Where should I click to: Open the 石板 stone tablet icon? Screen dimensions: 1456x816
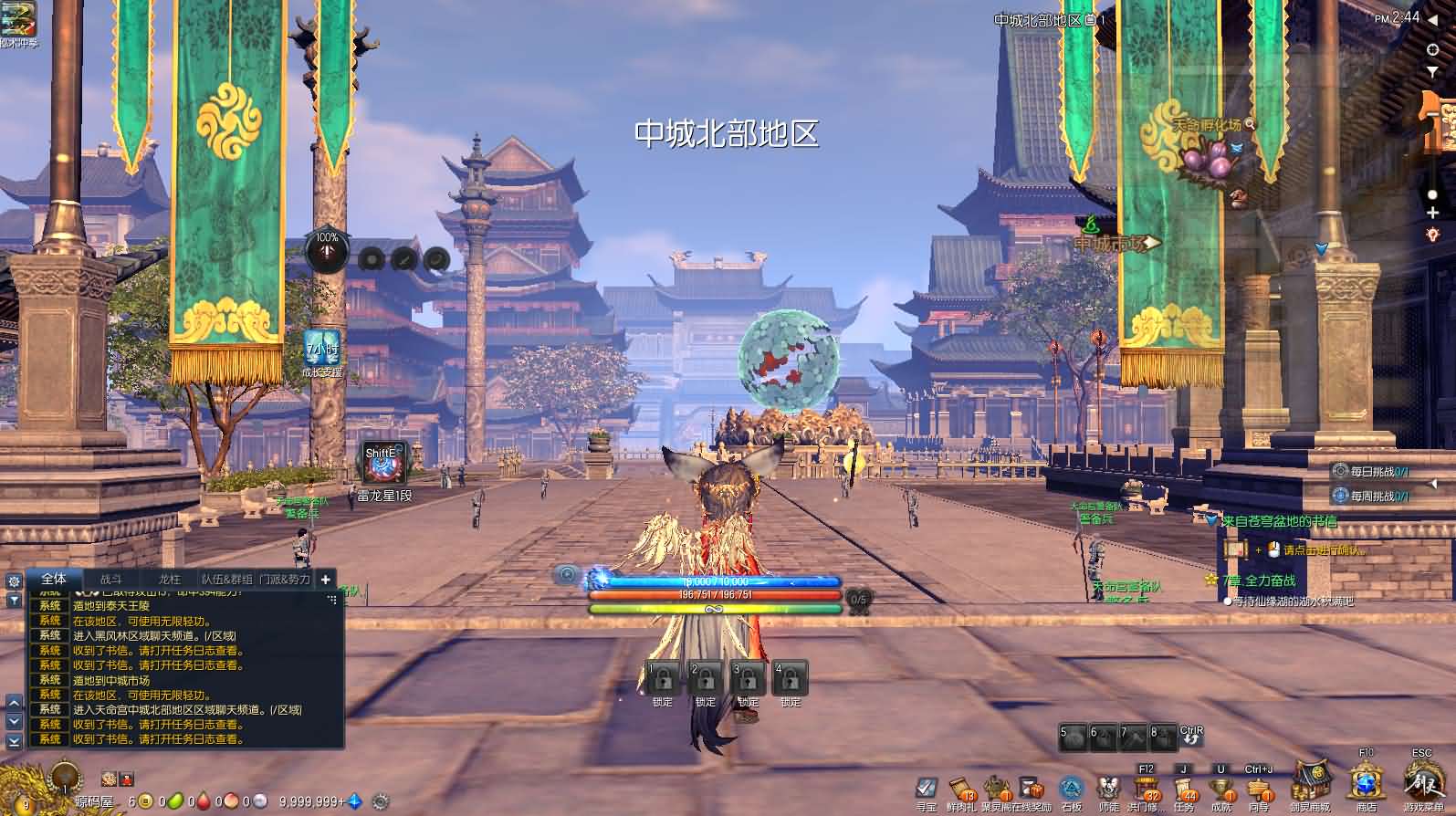point(1071,789)
